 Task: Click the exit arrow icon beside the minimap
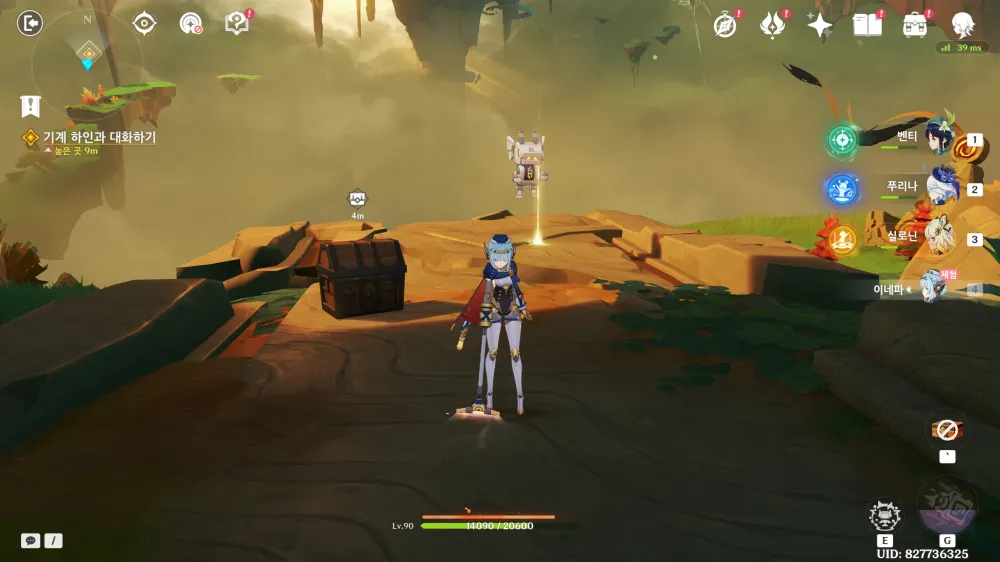tap(31, 22)
